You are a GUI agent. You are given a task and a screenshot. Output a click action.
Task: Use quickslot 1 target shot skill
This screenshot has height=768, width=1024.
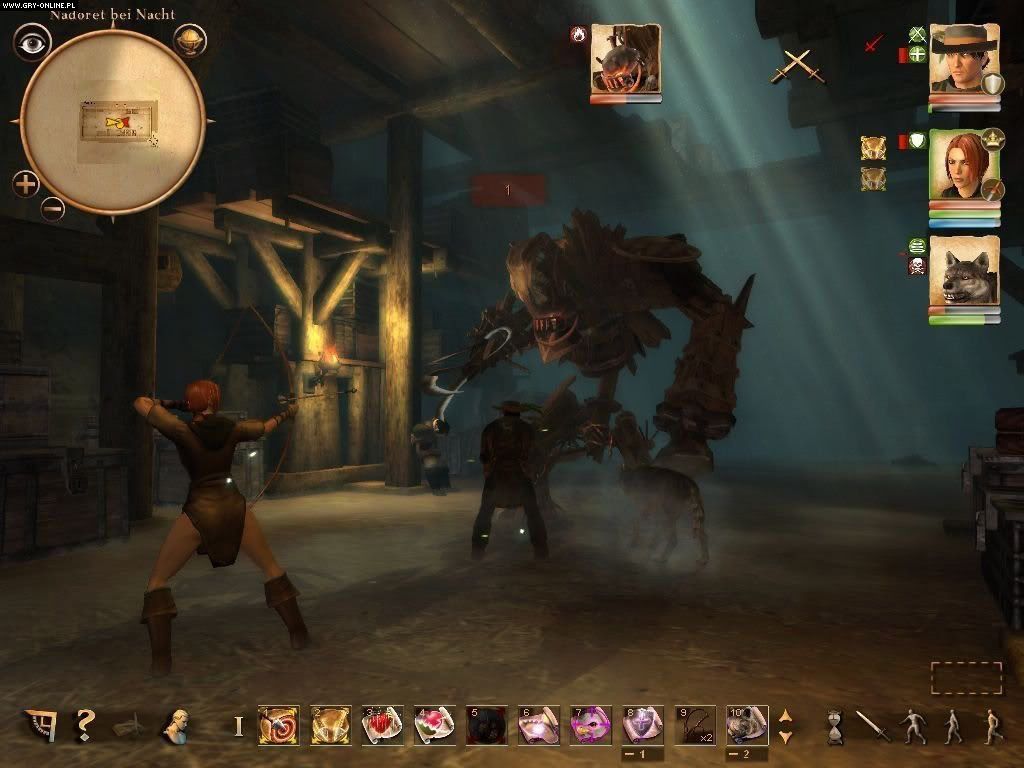(x=278, y=725)
